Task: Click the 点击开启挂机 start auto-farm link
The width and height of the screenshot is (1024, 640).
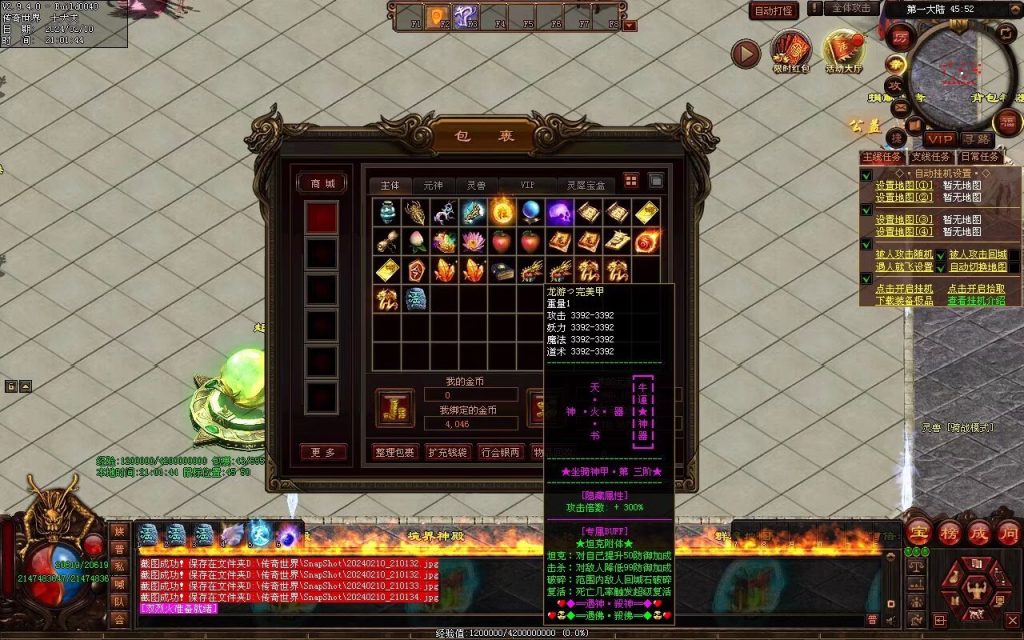Action: [x=904, y=289]
